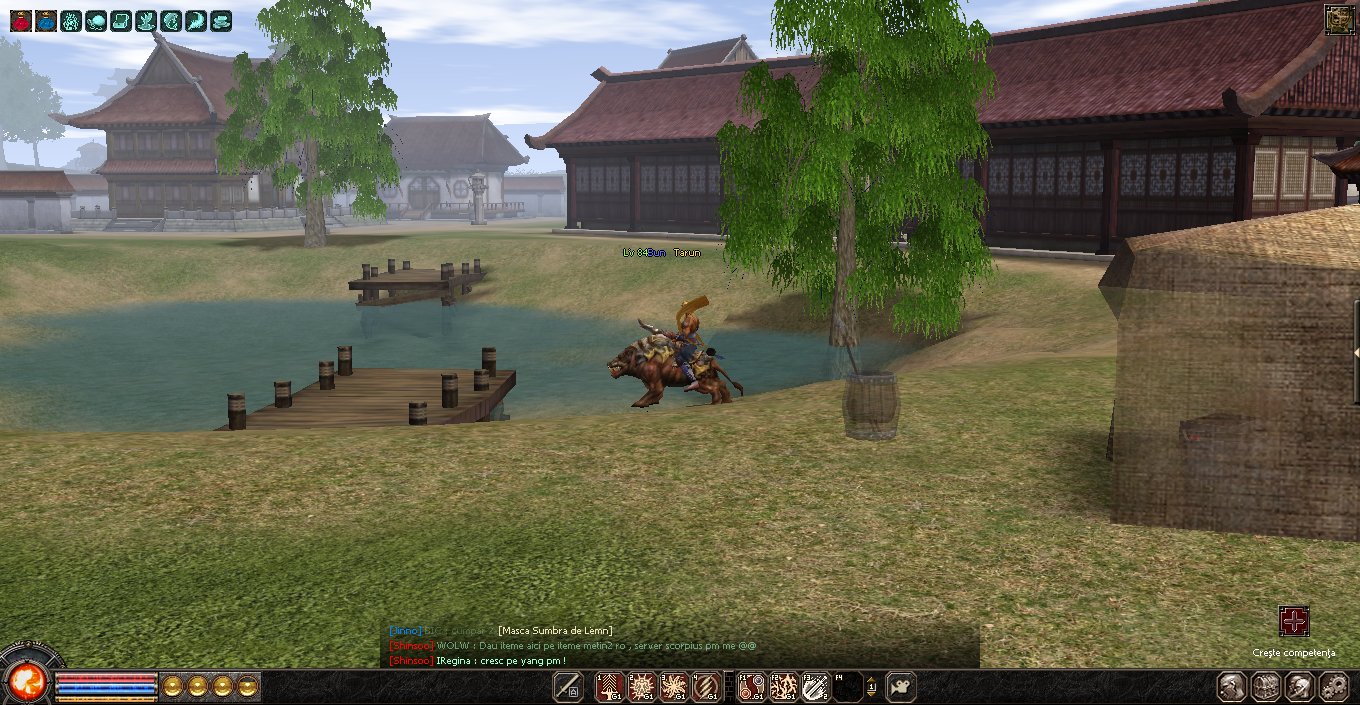
Task: Toggle the sword auto-attack button
Action: pyautogui.click(x=569, y=687)
